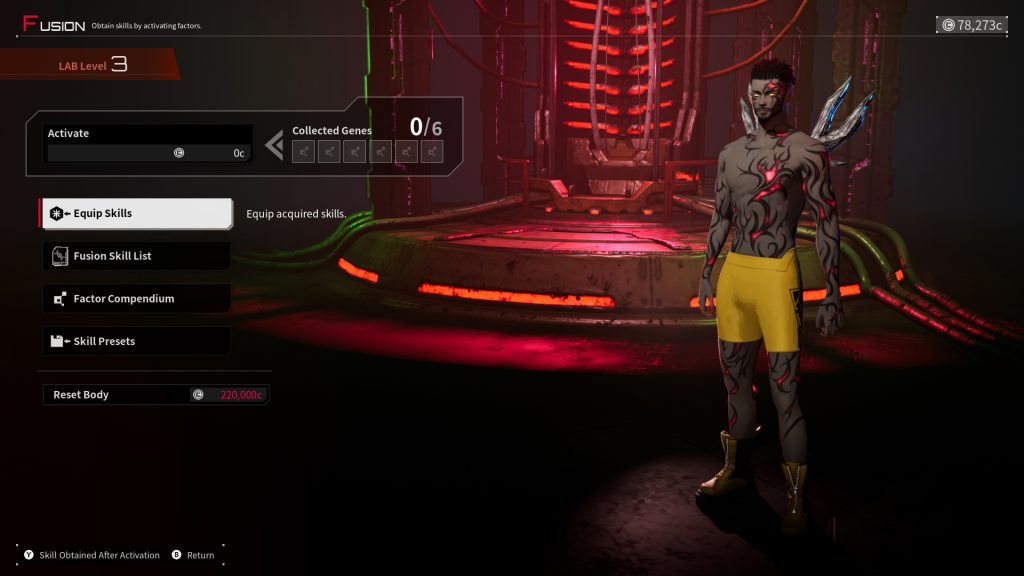Click the Activate cost panel
Screen dimensions: 1024x576
[148, 144]
